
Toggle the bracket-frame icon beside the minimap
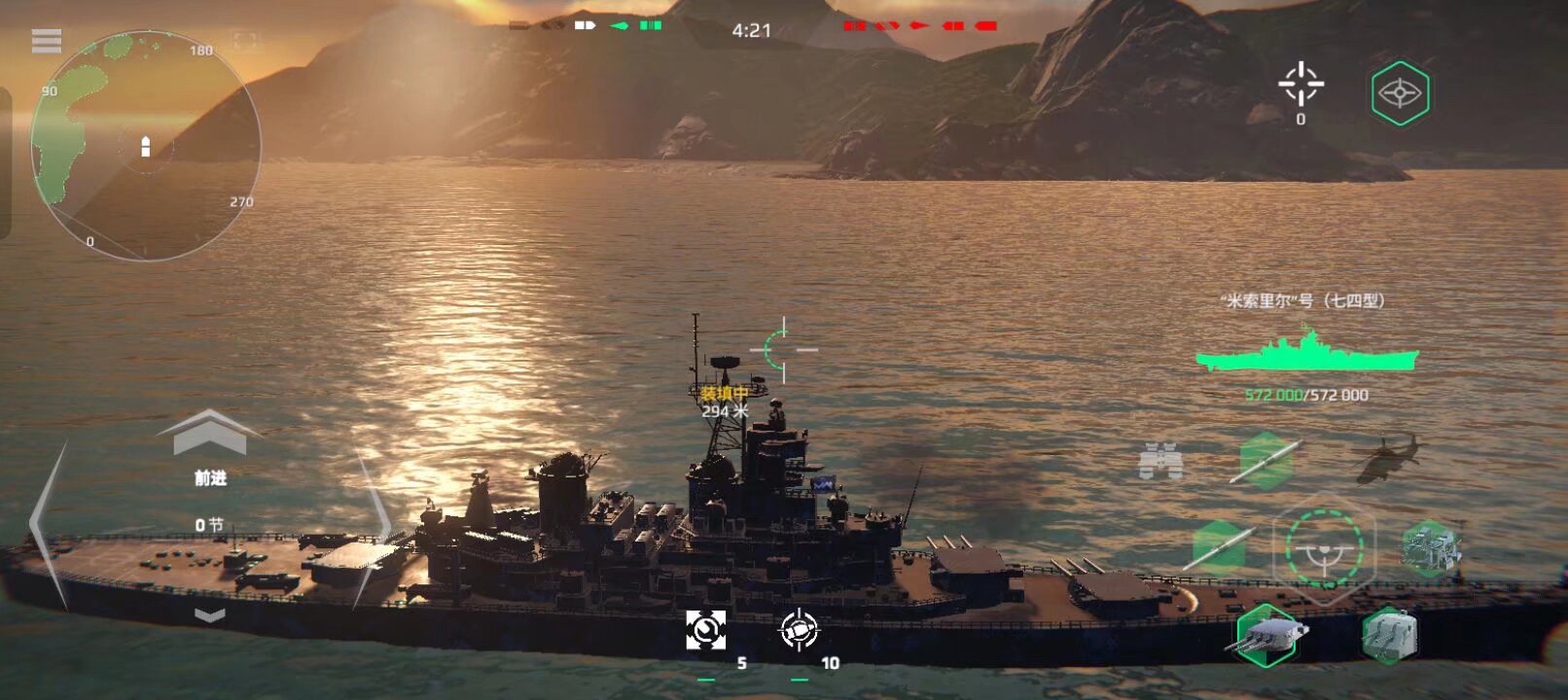[245, 42]
